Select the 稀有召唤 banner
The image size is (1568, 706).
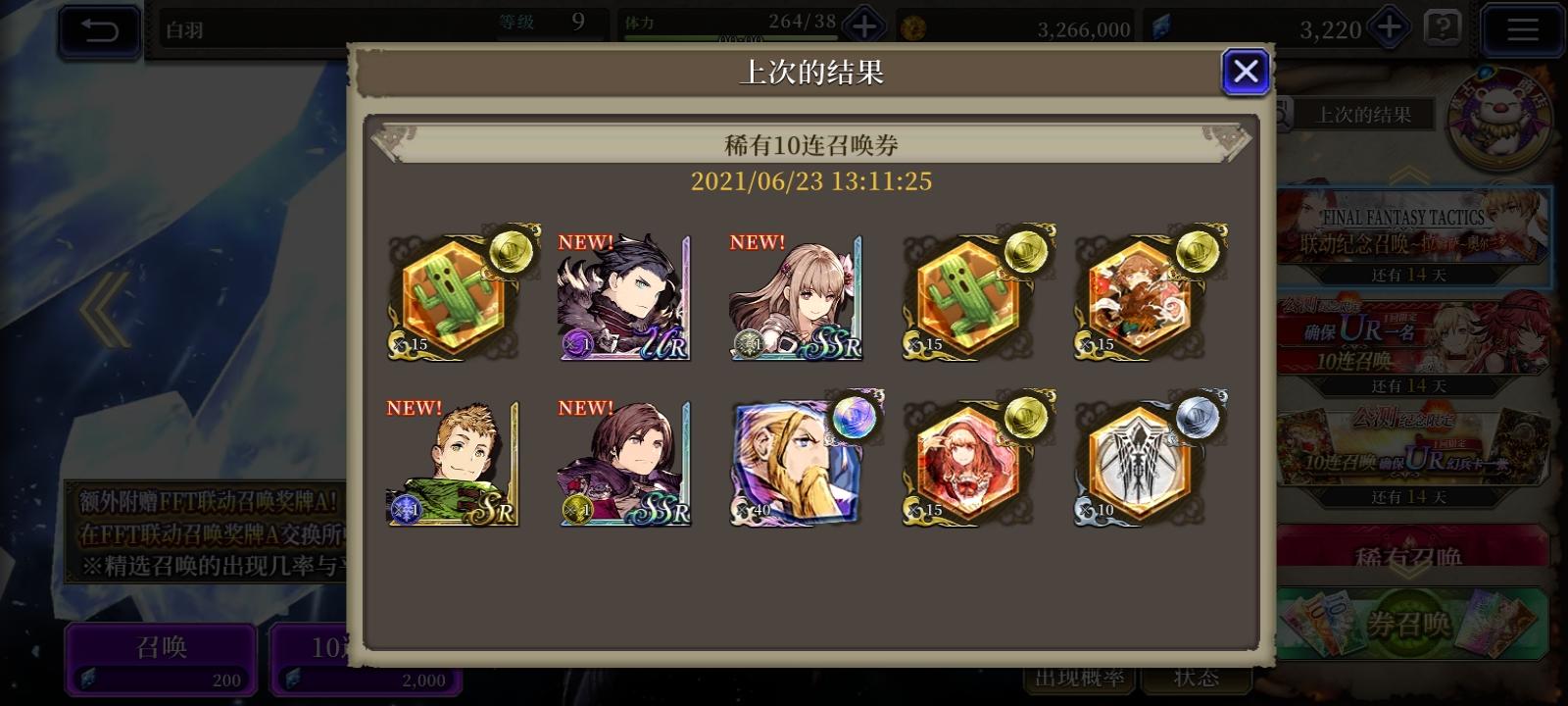1411,556
